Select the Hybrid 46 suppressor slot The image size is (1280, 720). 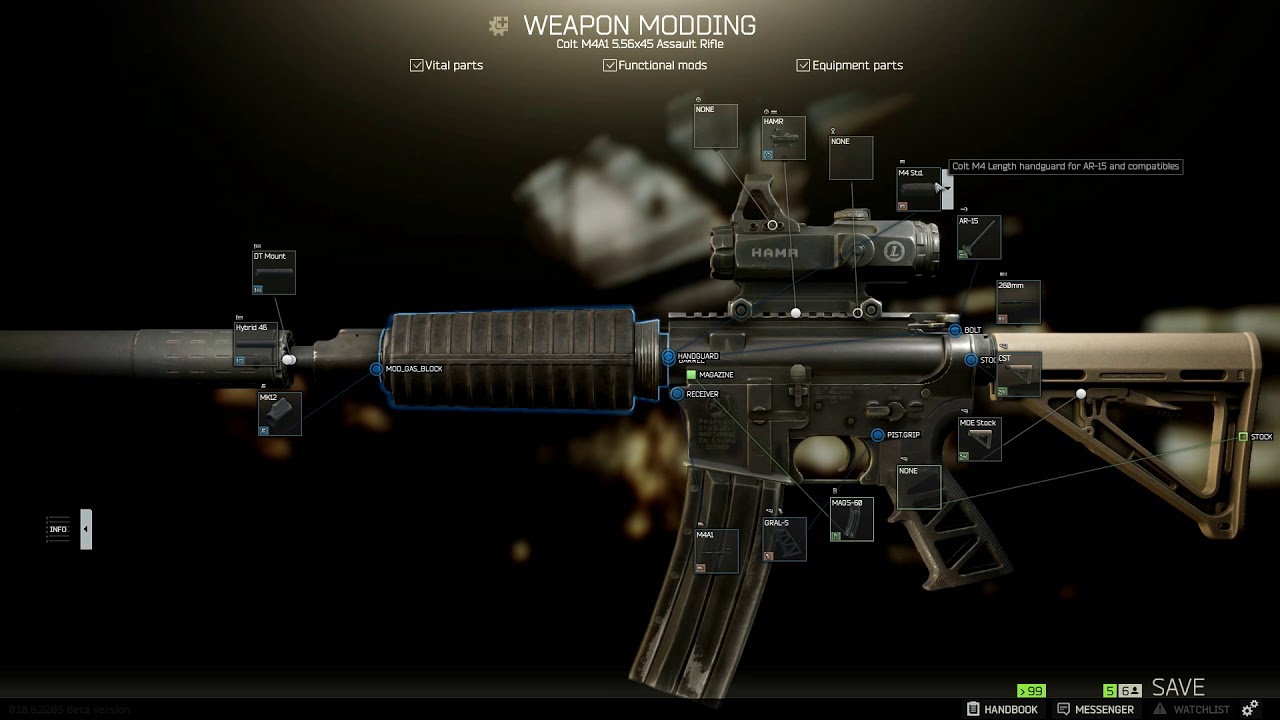click(254, 345)
